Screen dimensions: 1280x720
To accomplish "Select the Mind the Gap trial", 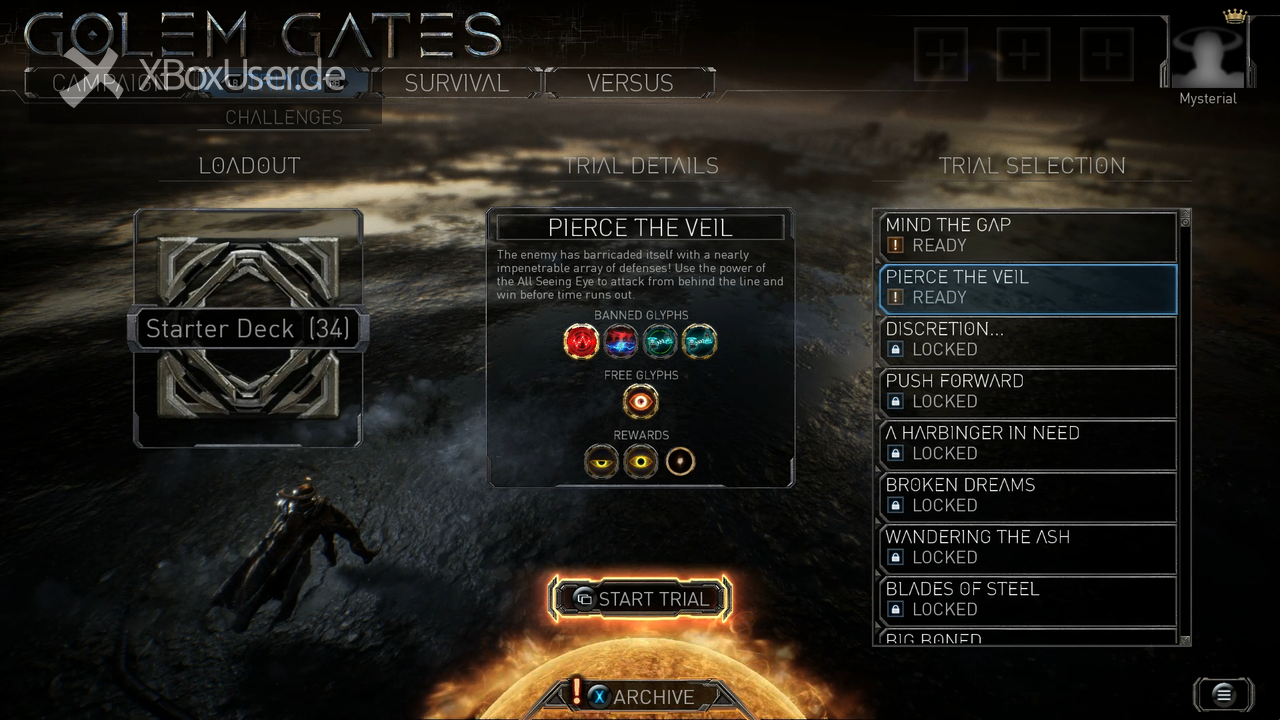I will click(1027, 236).
